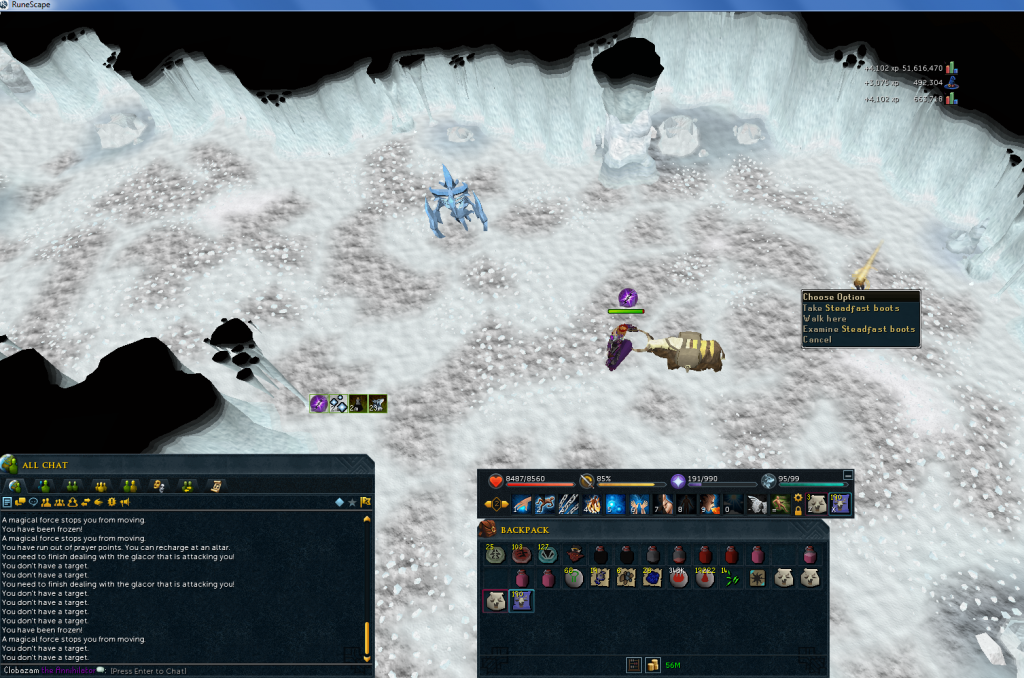Minimize the action bar with the minus button

coord(849,475)
